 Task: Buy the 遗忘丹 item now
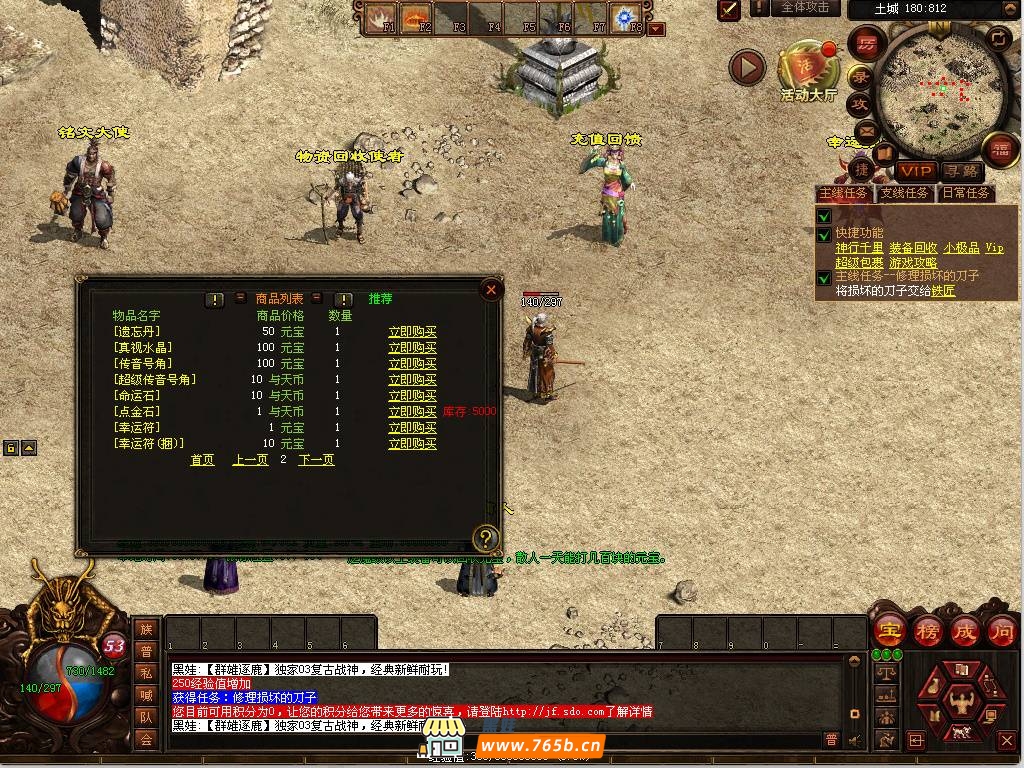(412, 332)
